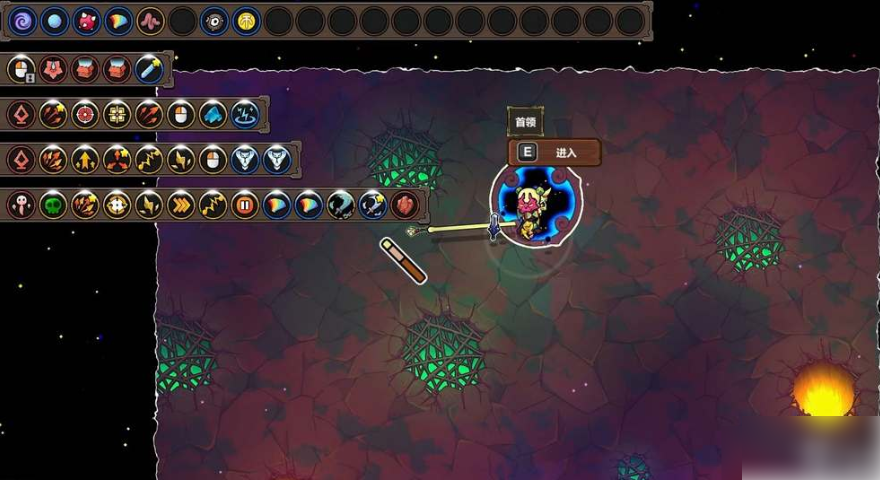Choose the red crosshair target rune
The height and width of the screenshot is (480, 880).
[85, 114]
